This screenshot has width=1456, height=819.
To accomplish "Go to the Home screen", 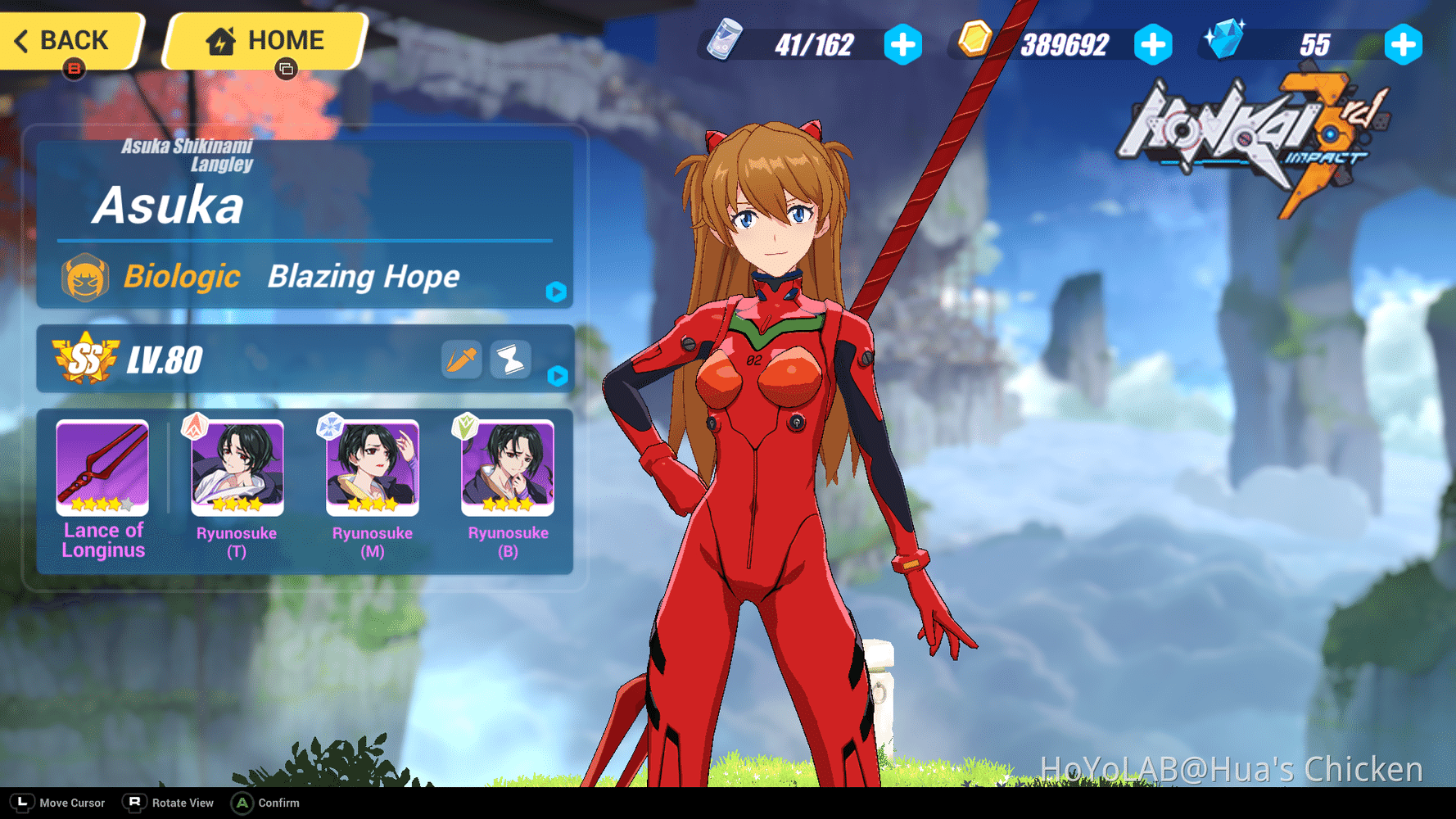I will [x=265, y=38].
